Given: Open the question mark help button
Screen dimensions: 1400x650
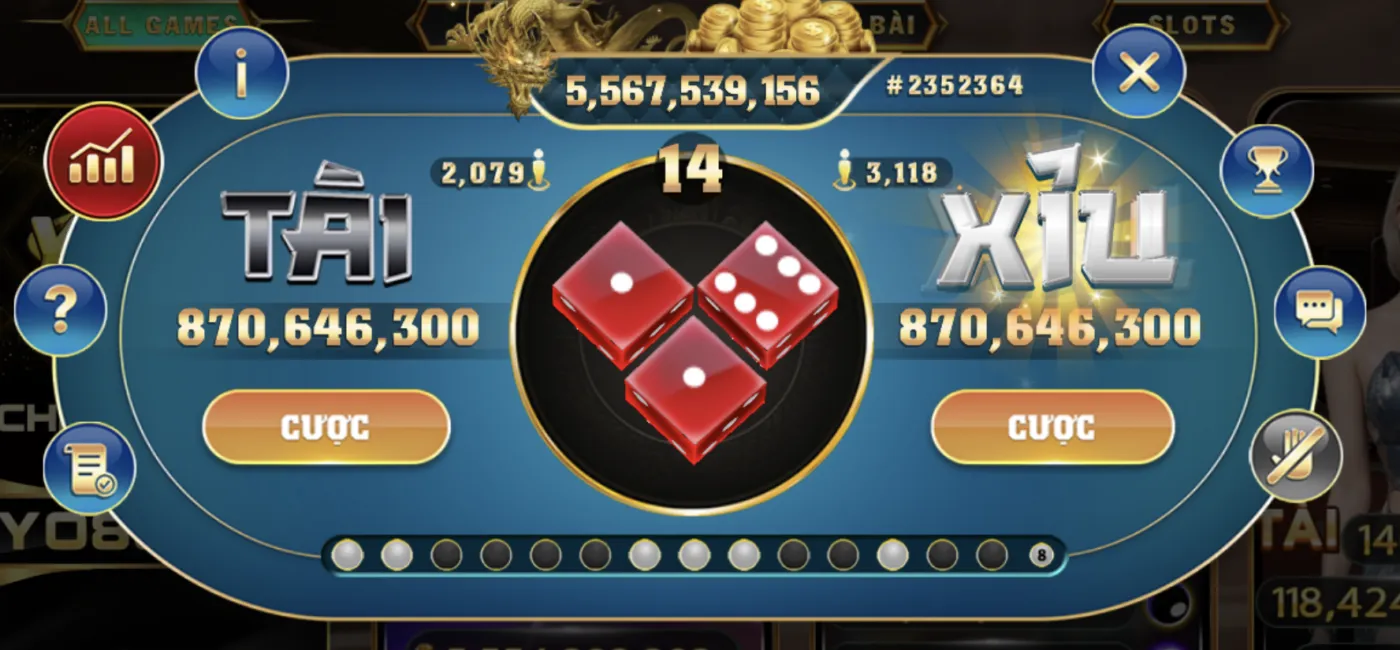Looking at the screenshot, I should 60,311.
